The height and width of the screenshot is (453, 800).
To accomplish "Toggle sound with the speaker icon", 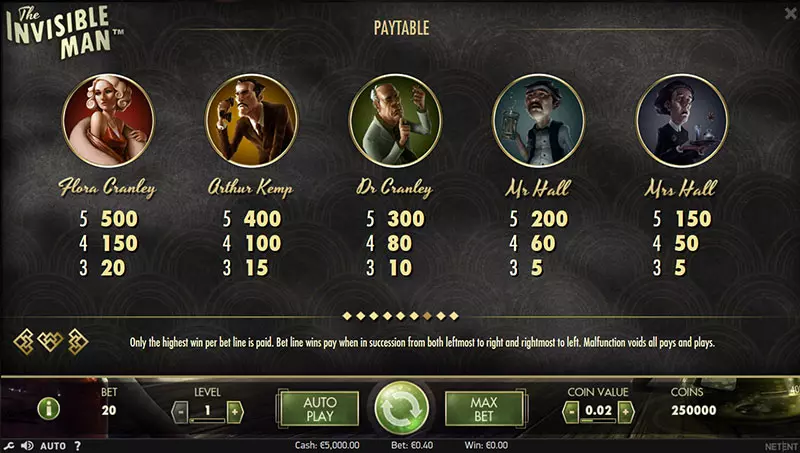I will click(26, 445).
